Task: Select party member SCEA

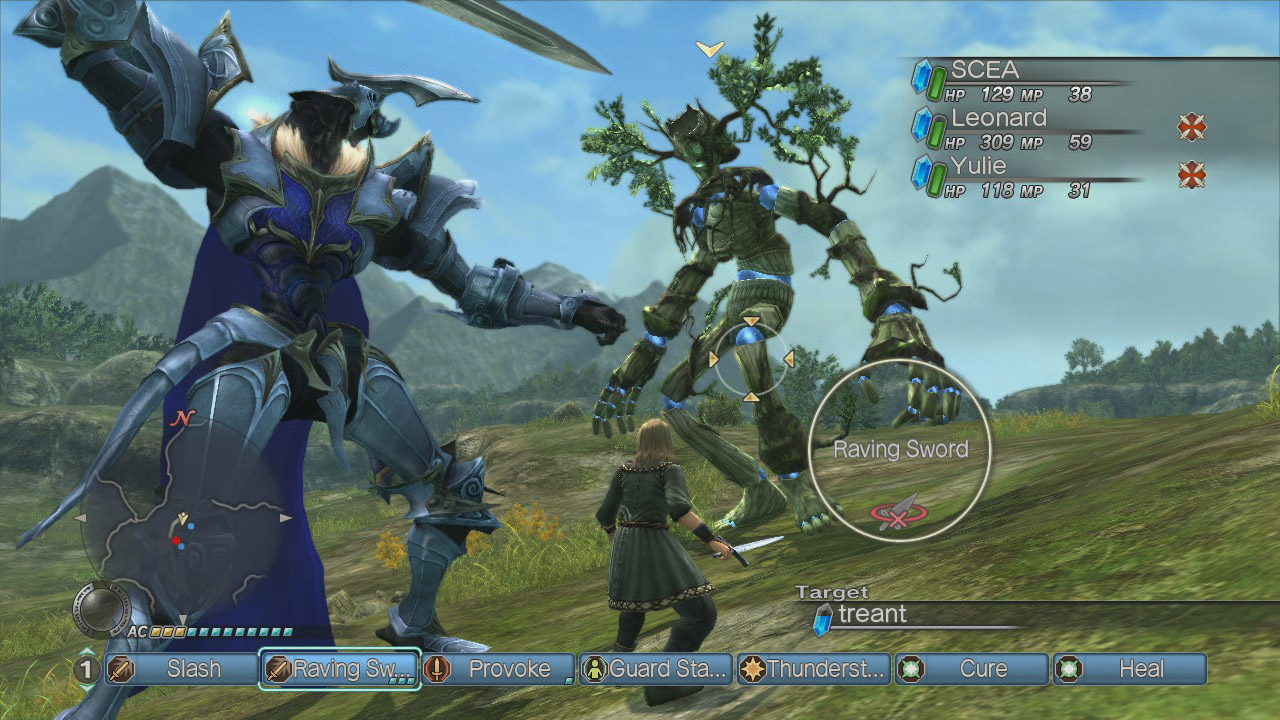Action: 1020,80
